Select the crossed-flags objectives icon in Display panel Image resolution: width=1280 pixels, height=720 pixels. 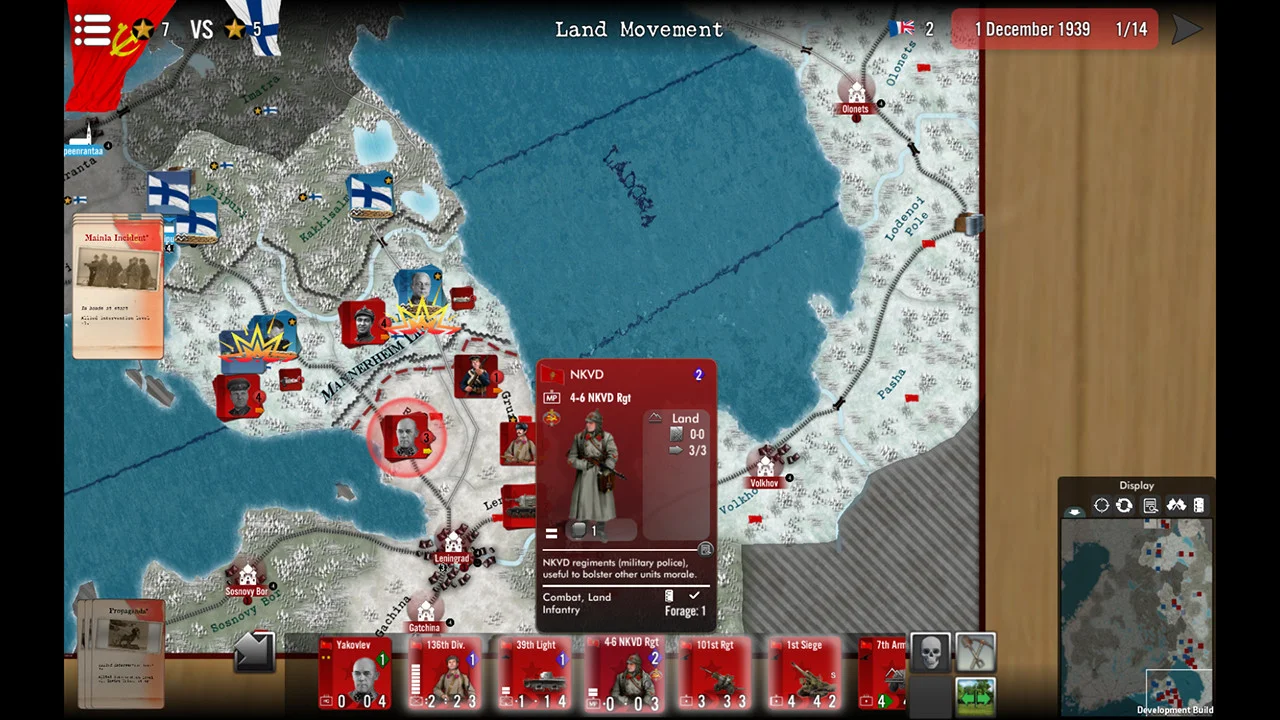pyautogui.click(x=1177, y=505)
